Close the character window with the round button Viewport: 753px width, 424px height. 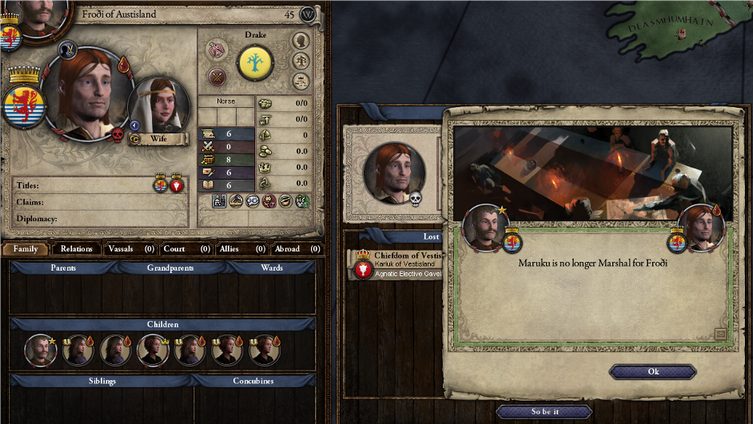coord(307,14)
